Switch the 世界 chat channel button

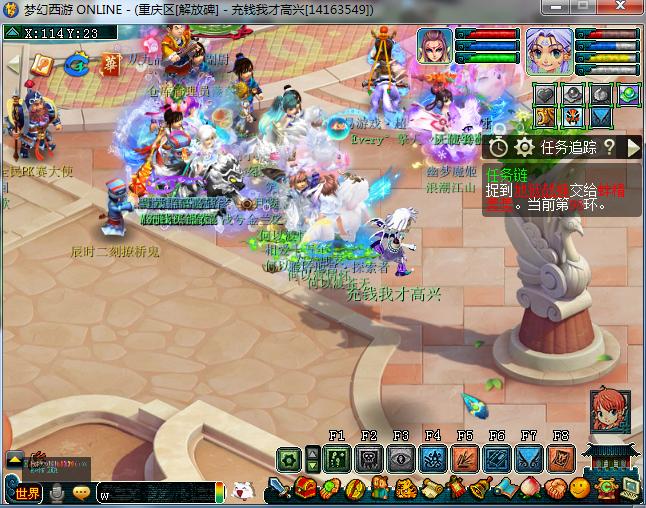click(x=27, y=492)
